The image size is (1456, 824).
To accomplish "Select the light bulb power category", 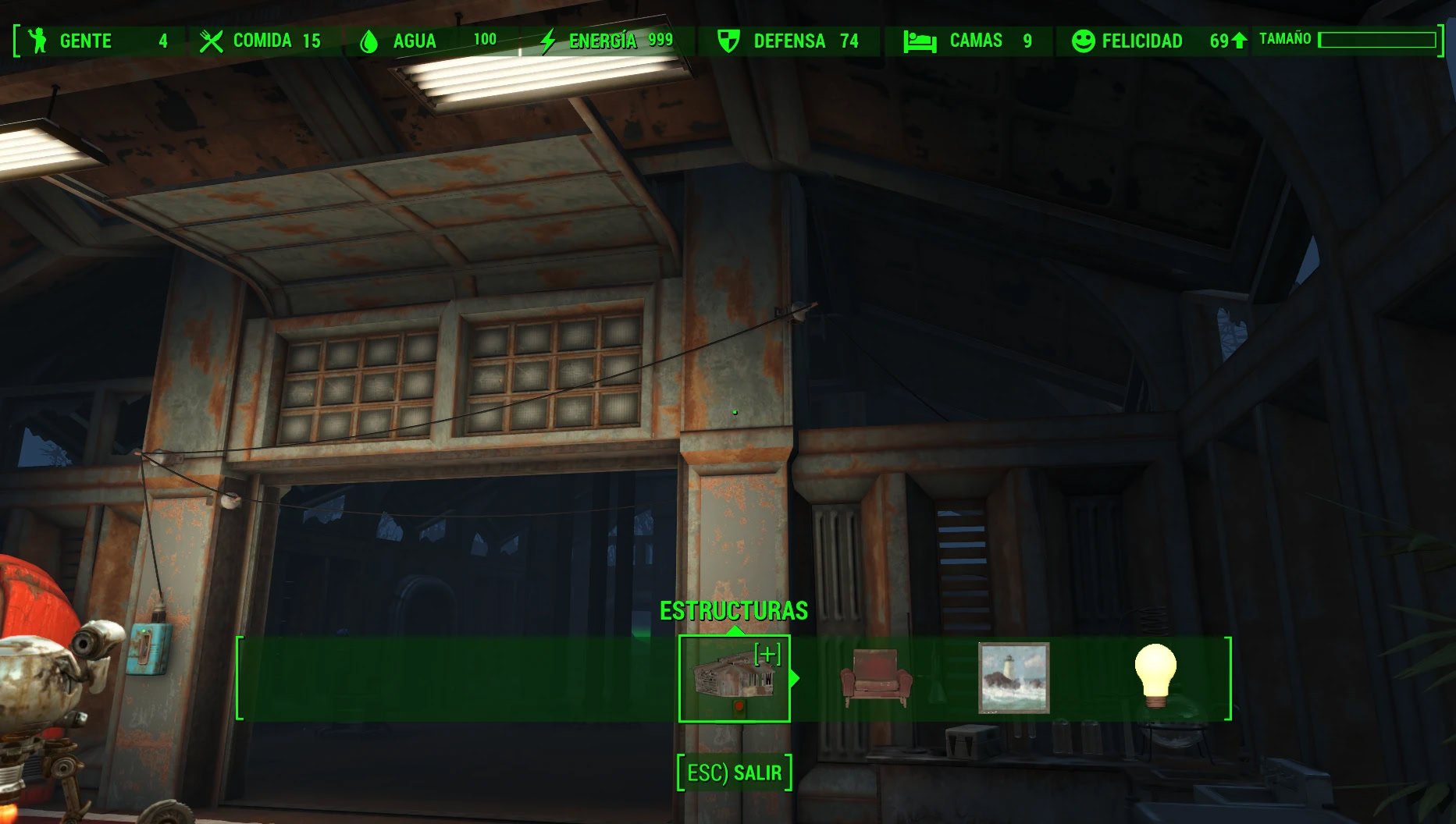I will click(1155, 676).
